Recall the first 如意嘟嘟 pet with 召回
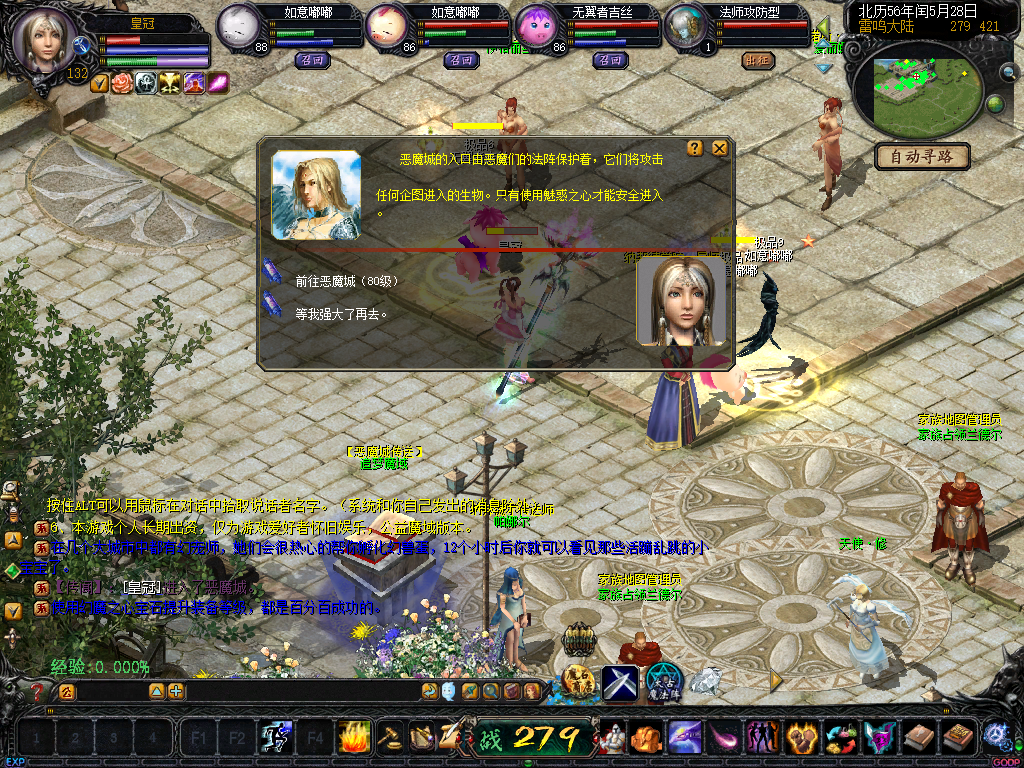 click(x=309, y=60)
